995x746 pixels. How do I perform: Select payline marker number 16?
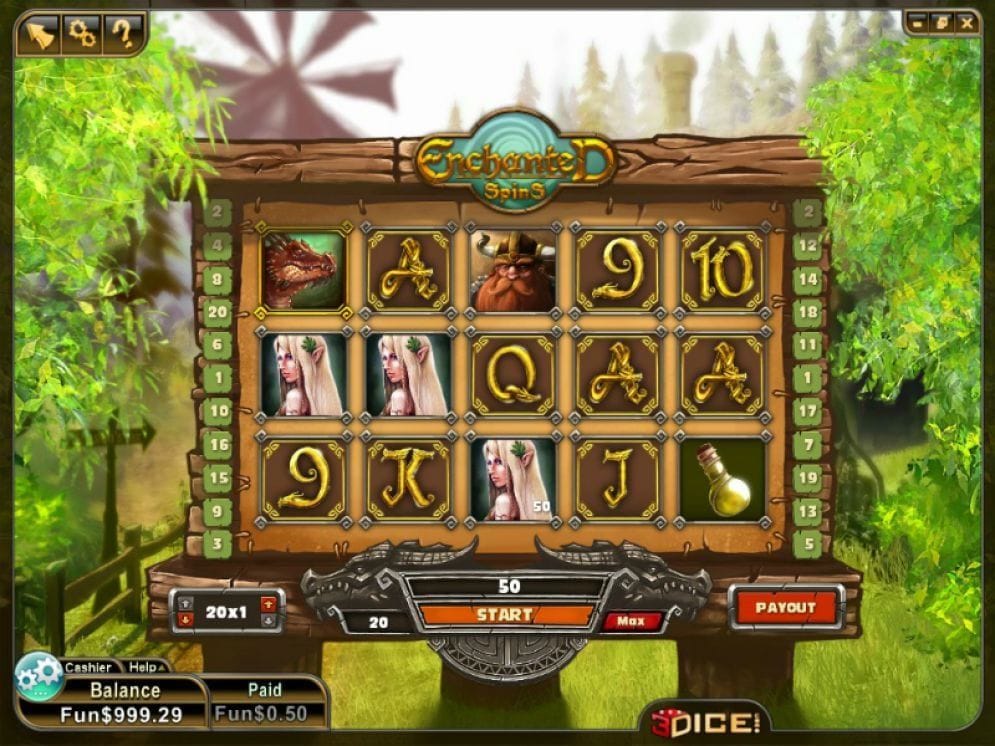coord(216,445)
